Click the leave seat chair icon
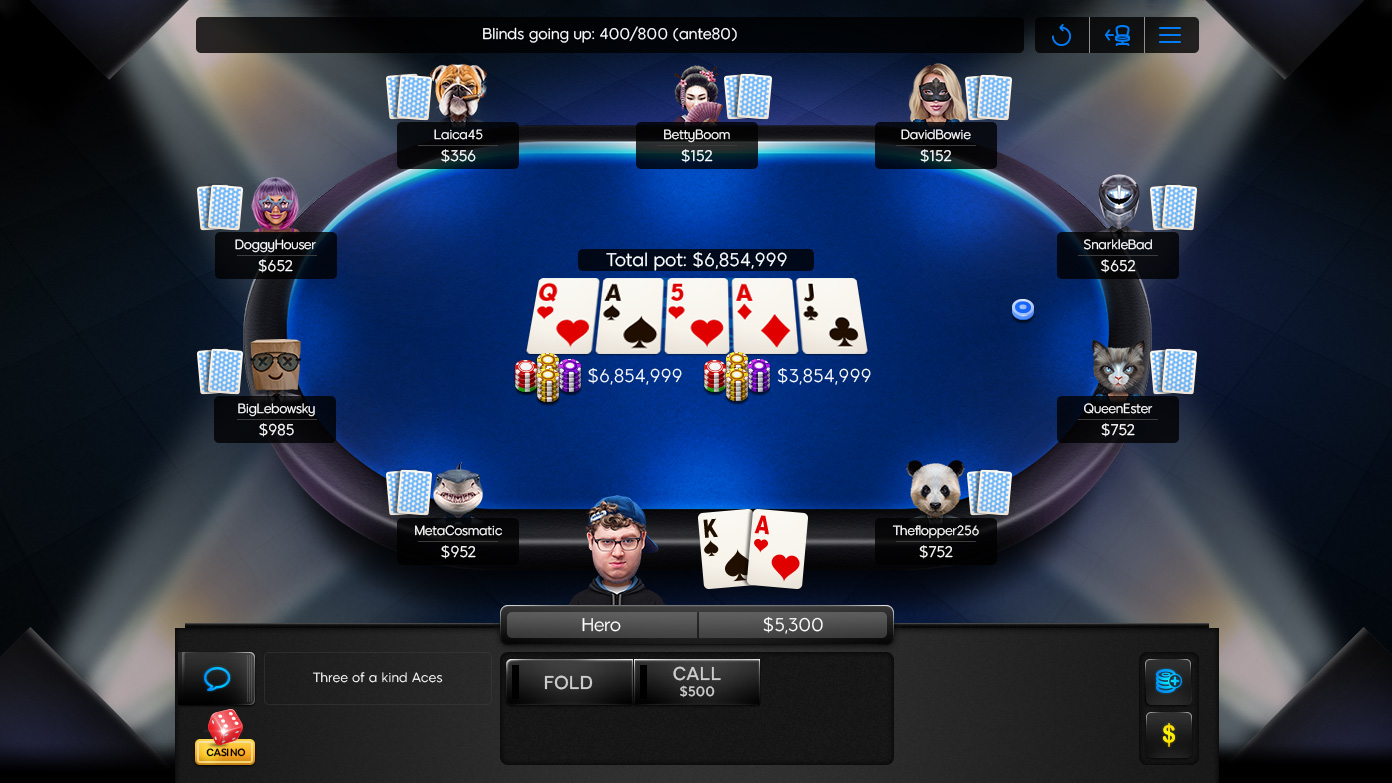The image size is (1392, 783). click(x=1117, y=34)
